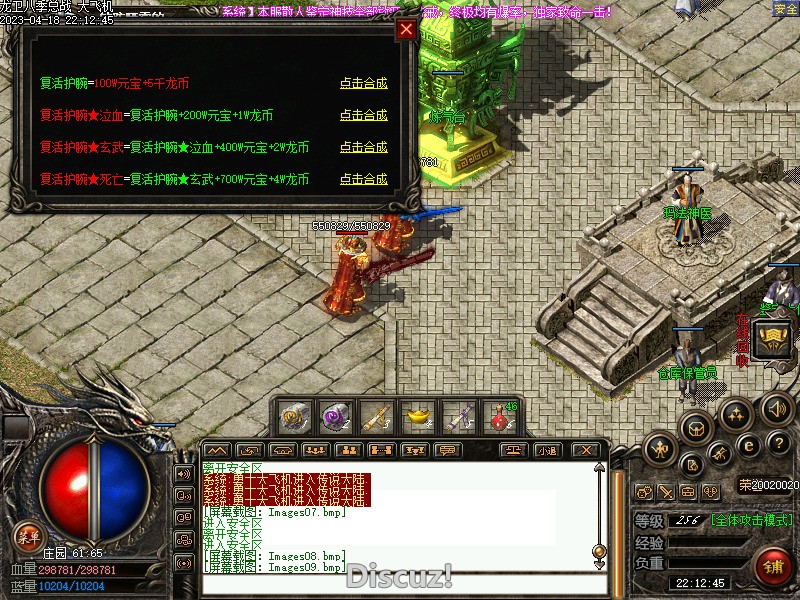Click the 小退 logout button
This screenshot has width=800, height=600.
[547, 450]
